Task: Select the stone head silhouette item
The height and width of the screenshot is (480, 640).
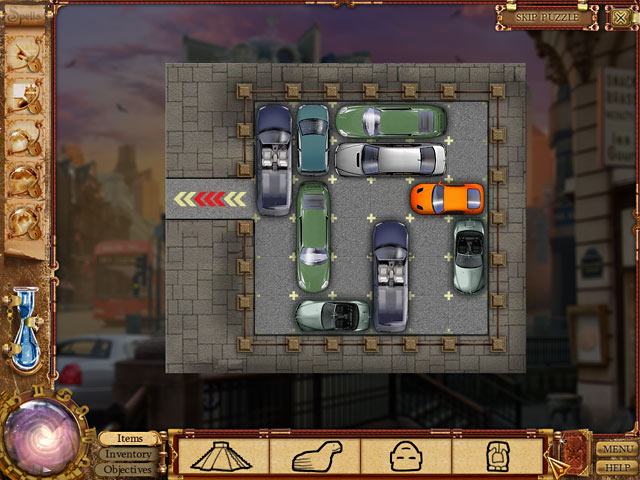Action: click(x=406, y=455)
